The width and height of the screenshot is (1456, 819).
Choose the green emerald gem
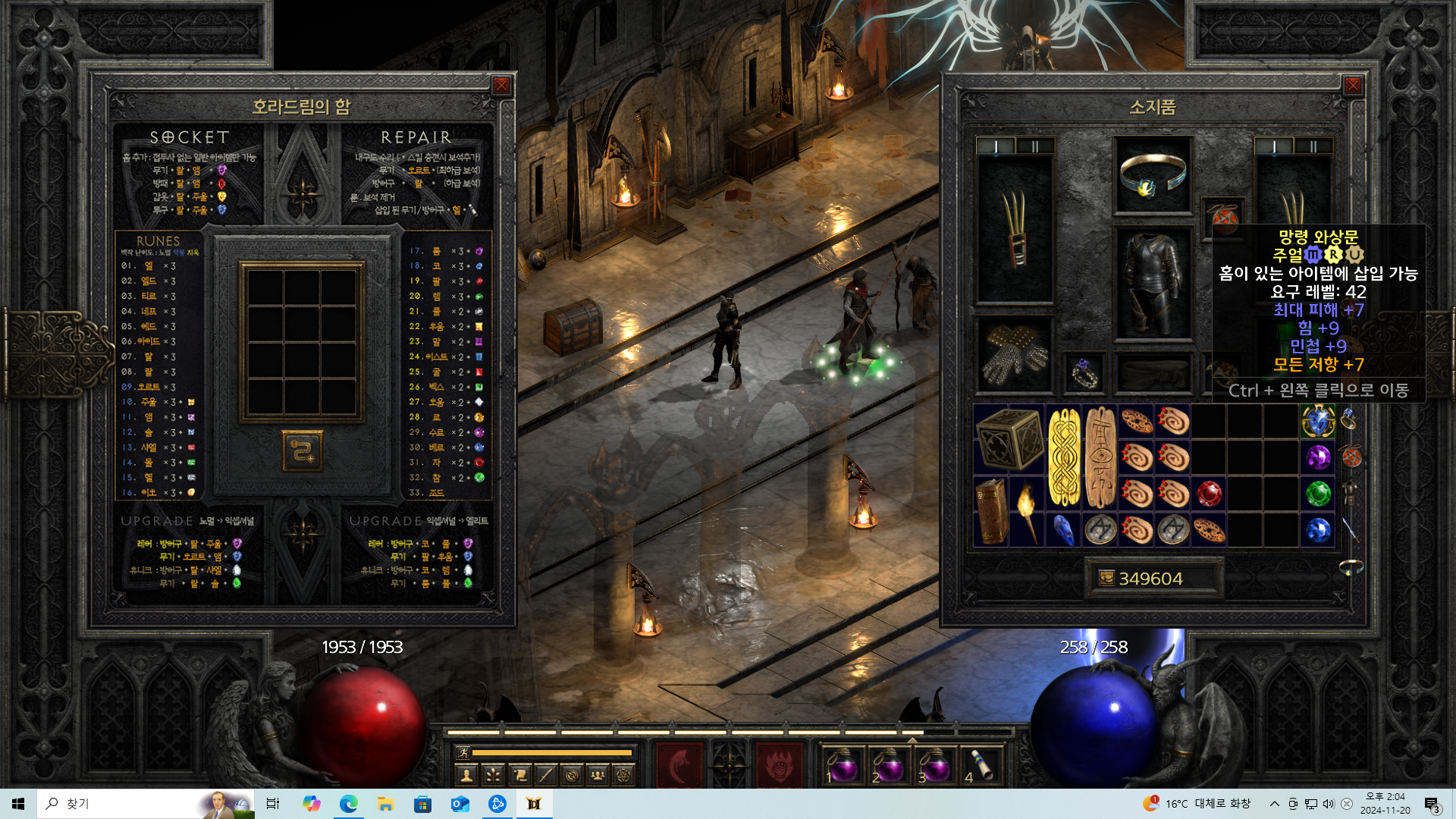(x=1318, y=494)
